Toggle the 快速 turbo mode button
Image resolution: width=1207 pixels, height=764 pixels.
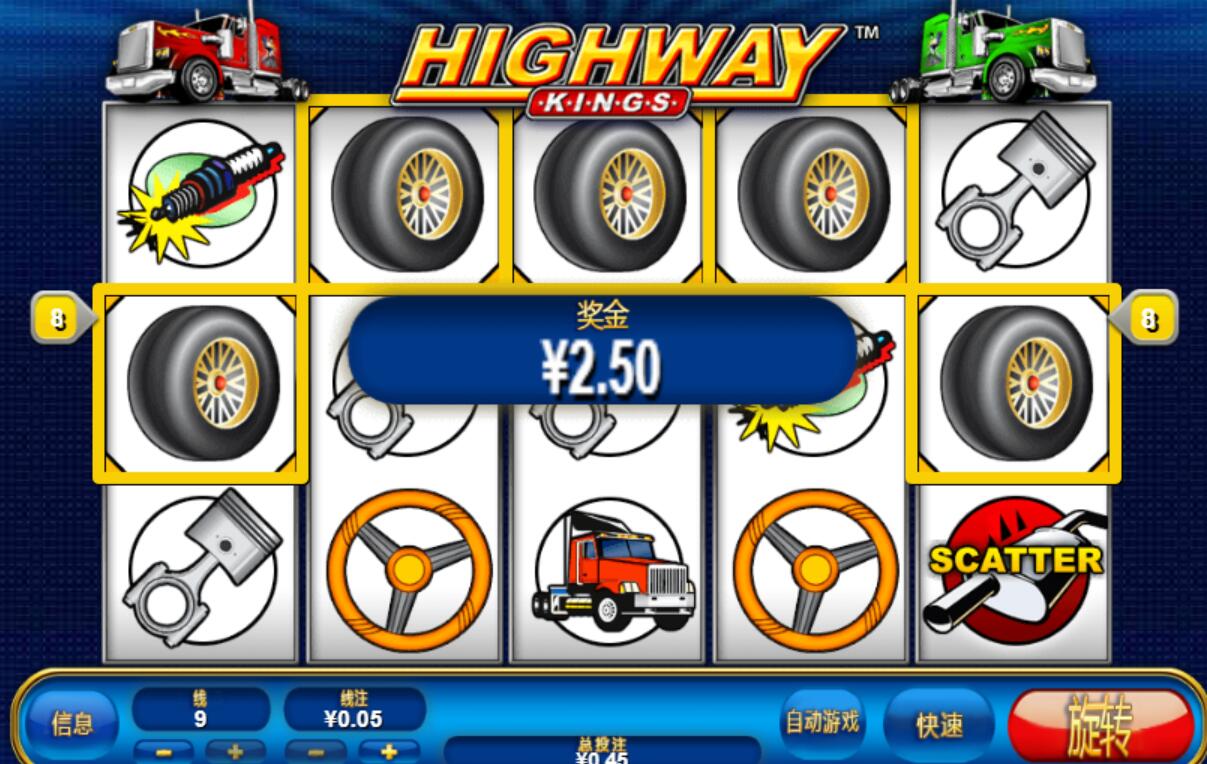point(939,724)
